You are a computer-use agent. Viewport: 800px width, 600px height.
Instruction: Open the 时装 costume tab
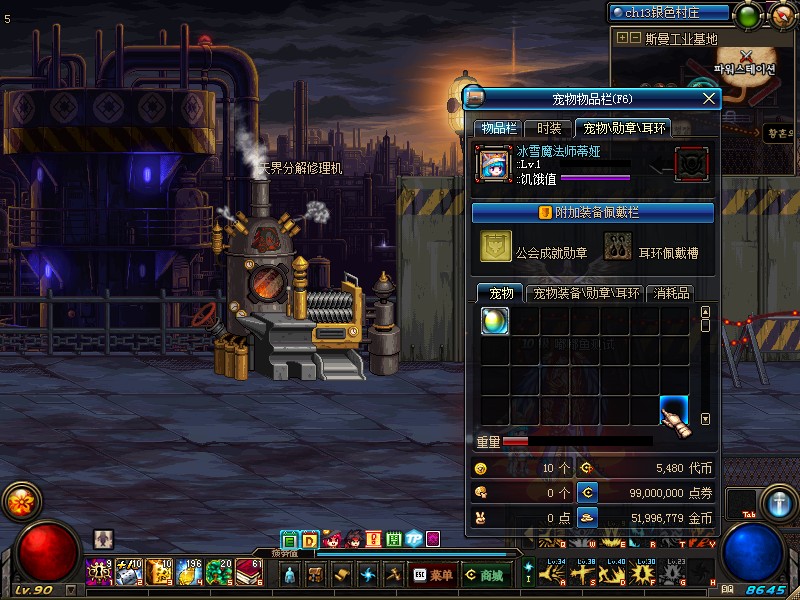tap(548, 128)
